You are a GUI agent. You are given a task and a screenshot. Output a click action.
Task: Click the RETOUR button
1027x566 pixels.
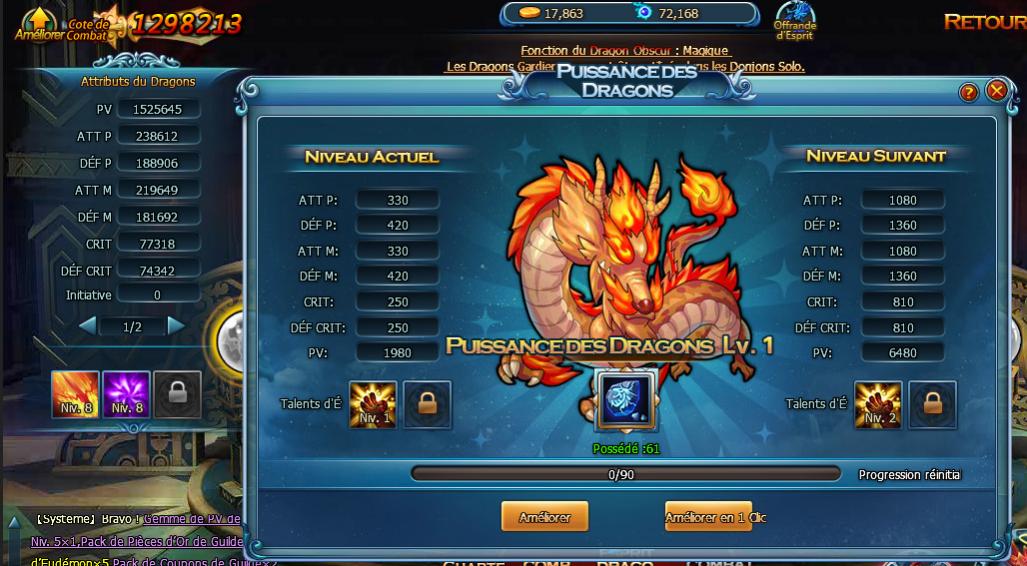(x=984, y=22)
